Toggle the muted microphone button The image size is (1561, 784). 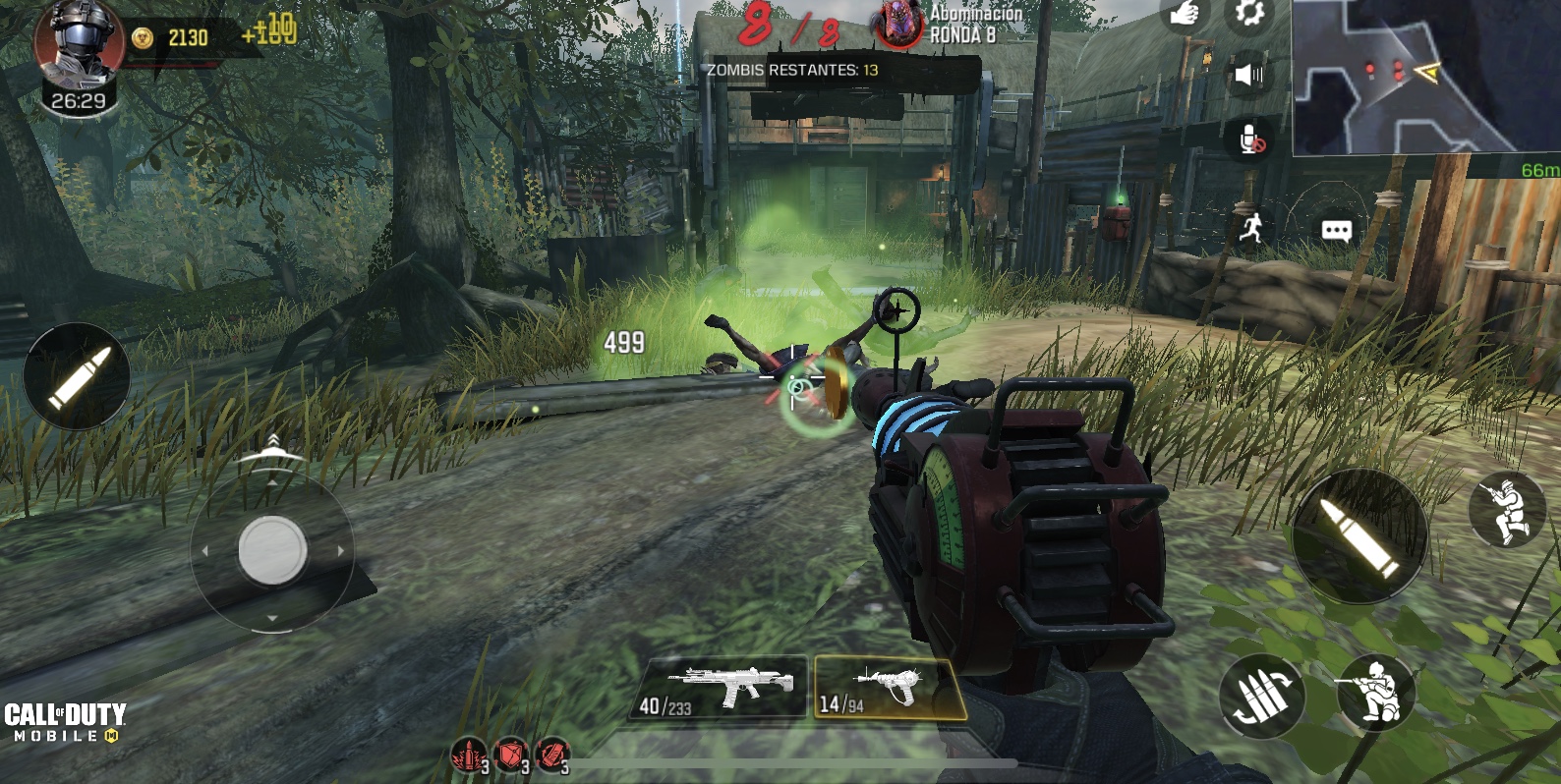pos(1250,140)
